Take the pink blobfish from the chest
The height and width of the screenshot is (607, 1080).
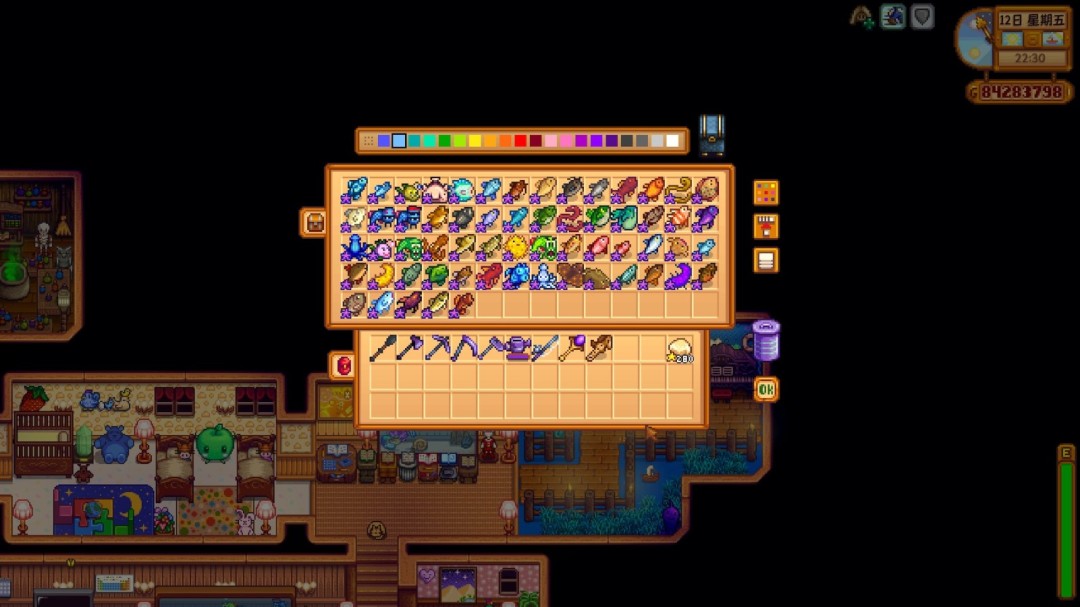pos(382,247)
